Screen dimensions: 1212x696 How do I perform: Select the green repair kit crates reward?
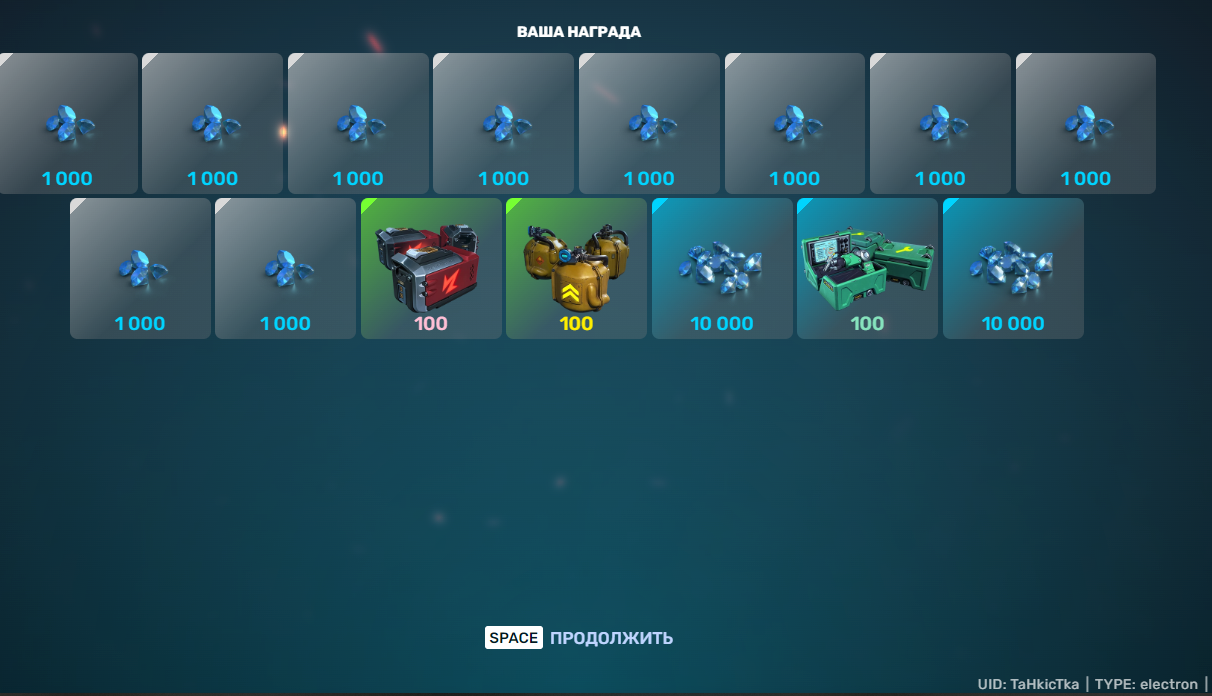(x=867, y=268)
